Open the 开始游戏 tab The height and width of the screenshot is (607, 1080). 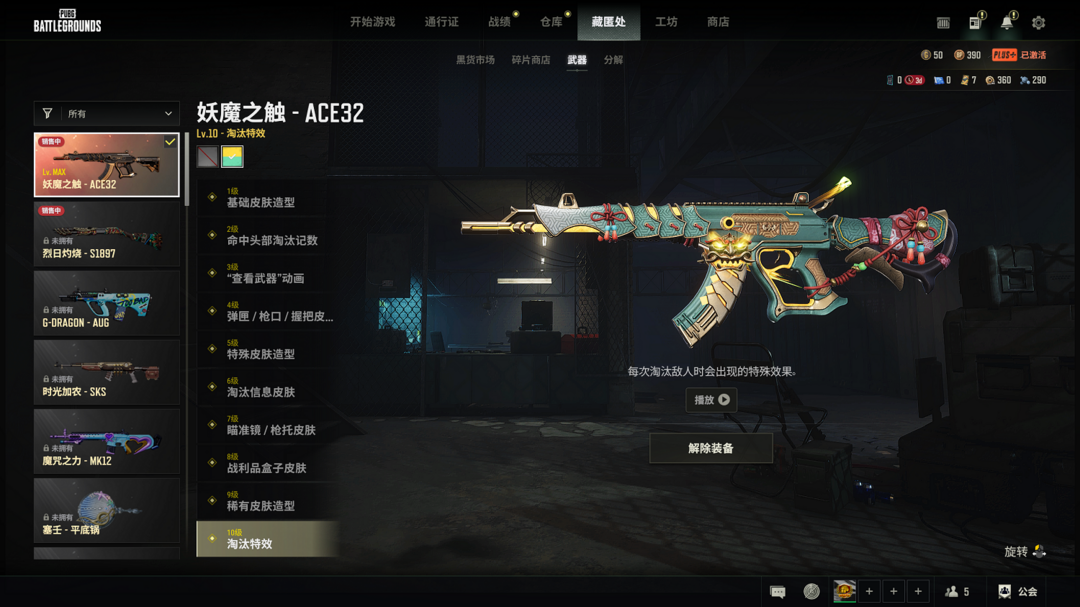372,22
